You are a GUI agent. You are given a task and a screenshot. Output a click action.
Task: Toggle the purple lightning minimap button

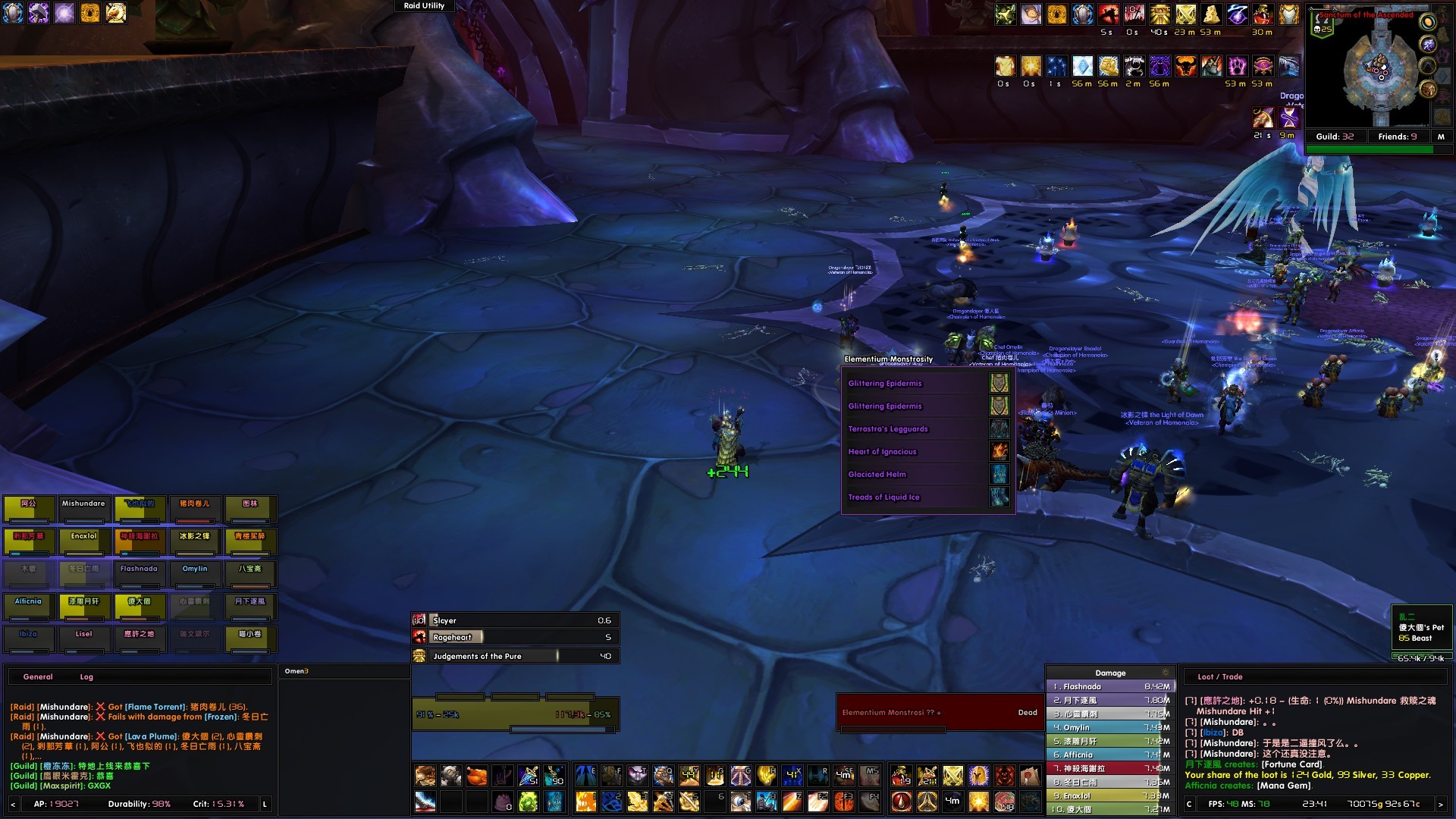1429,44
